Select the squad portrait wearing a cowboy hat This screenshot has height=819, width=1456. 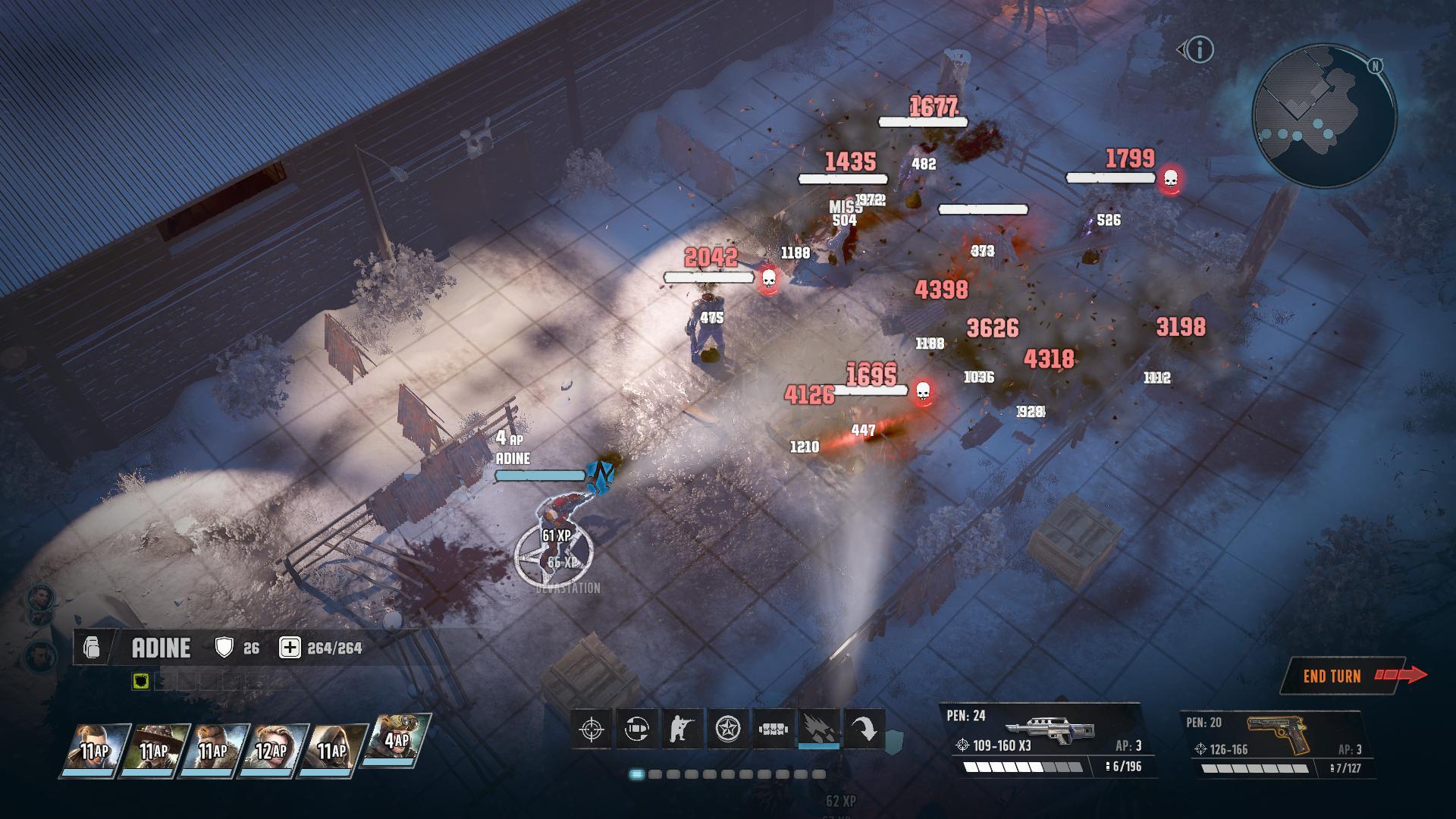(155, 751)
